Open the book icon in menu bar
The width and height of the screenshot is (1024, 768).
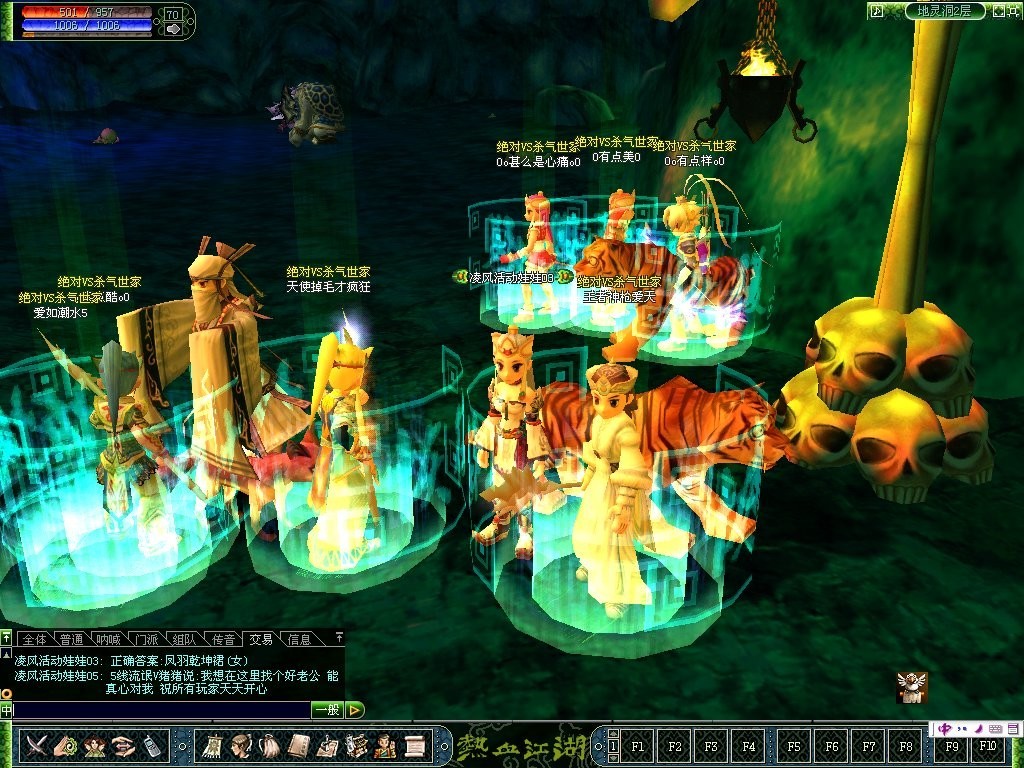[299, 746]
